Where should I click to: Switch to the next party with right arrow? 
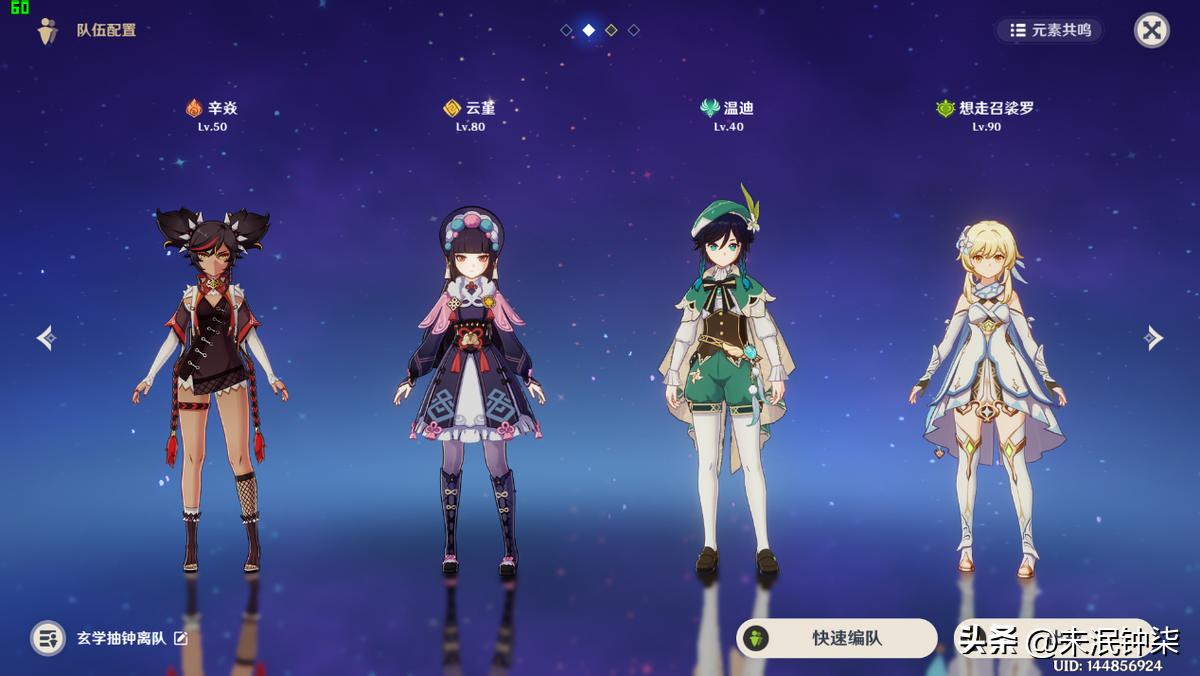(x=1153, y=338)
